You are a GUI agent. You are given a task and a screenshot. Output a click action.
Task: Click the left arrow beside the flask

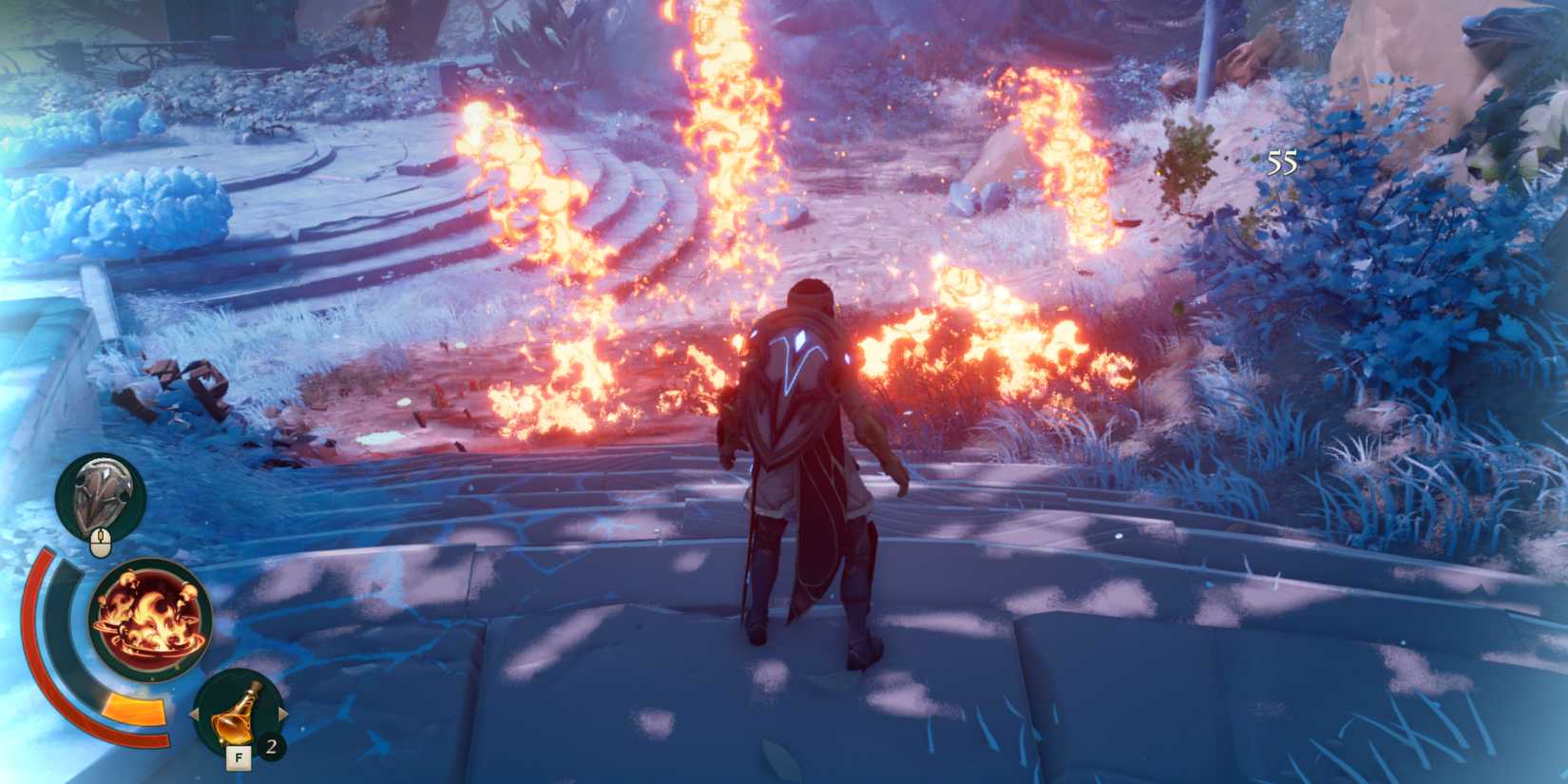click(197, 711)
